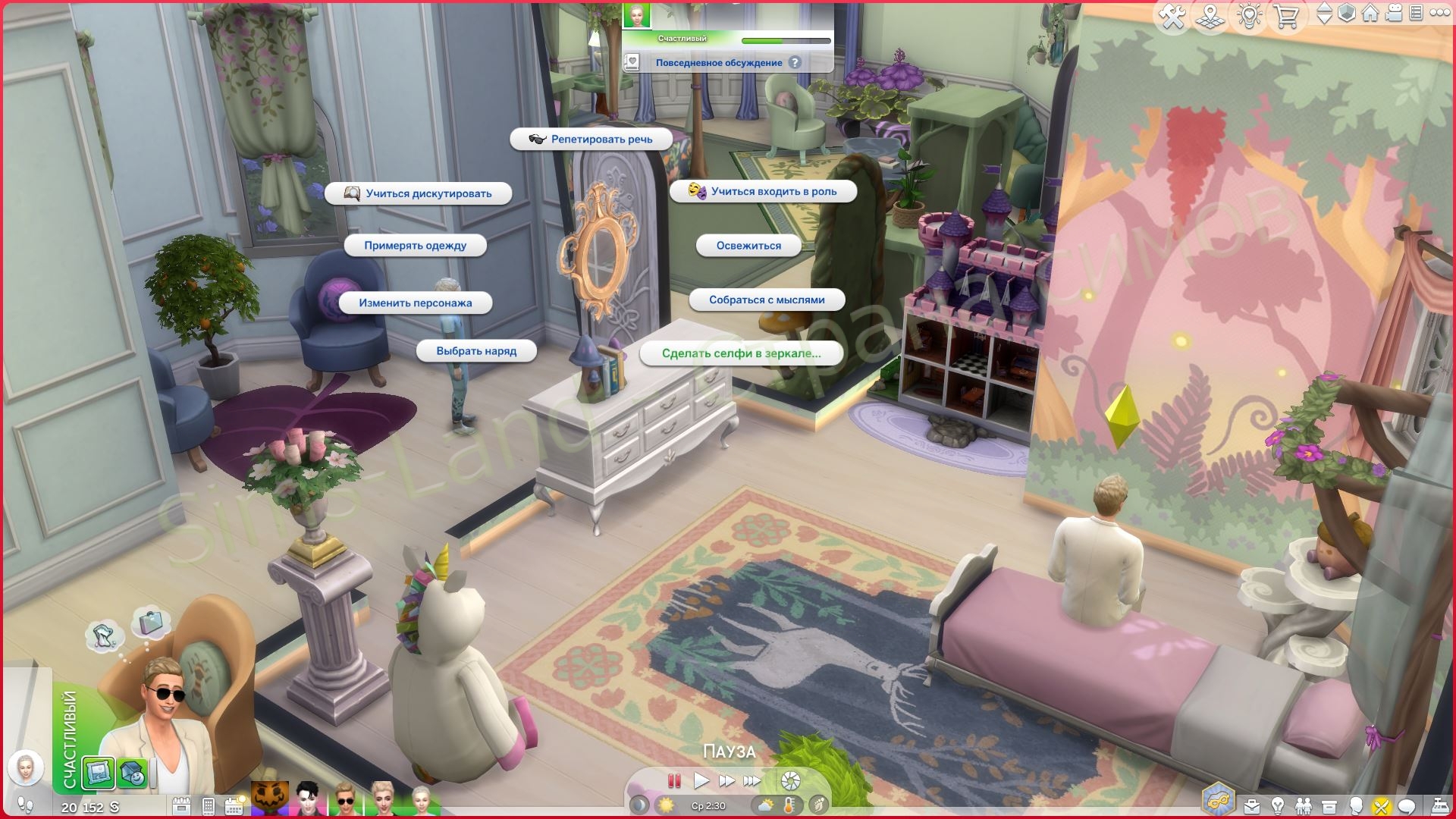The image size is (1456, 819).
Task: Choose 'Изменить персонажа' option
Action: 415,303
